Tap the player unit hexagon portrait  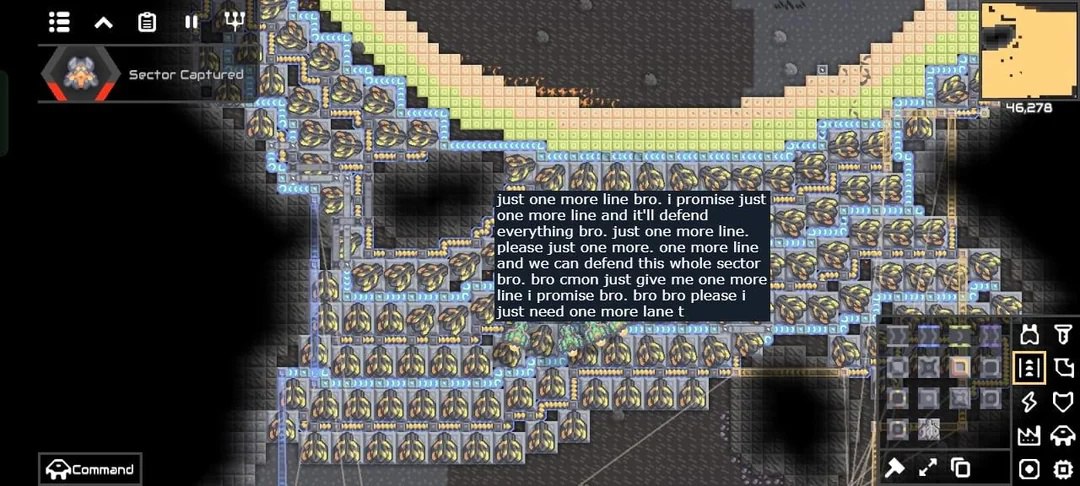point(78,74)
